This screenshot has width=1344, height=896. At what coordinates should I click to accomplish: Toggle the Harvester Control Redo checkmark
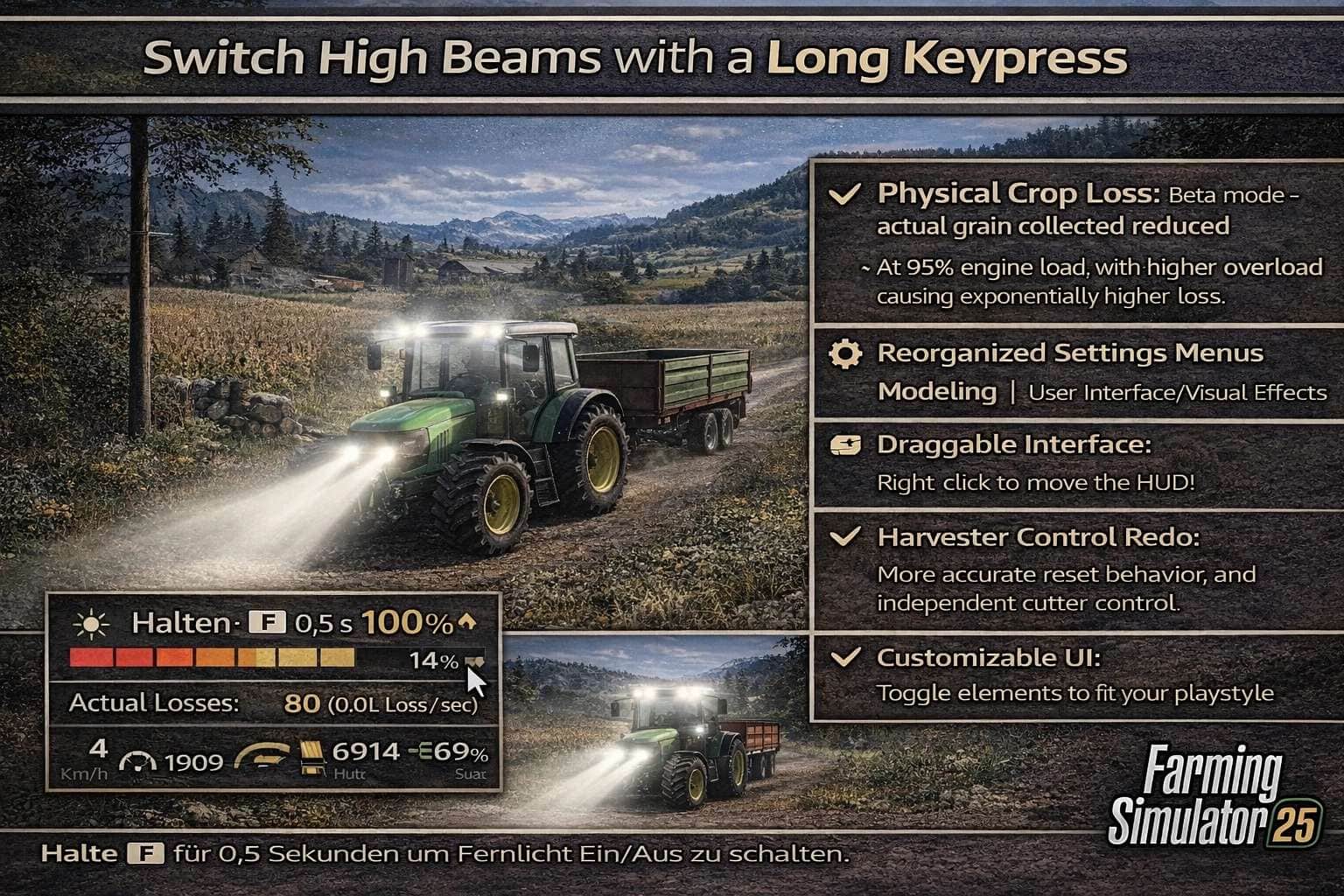click(x=845, y=537)
